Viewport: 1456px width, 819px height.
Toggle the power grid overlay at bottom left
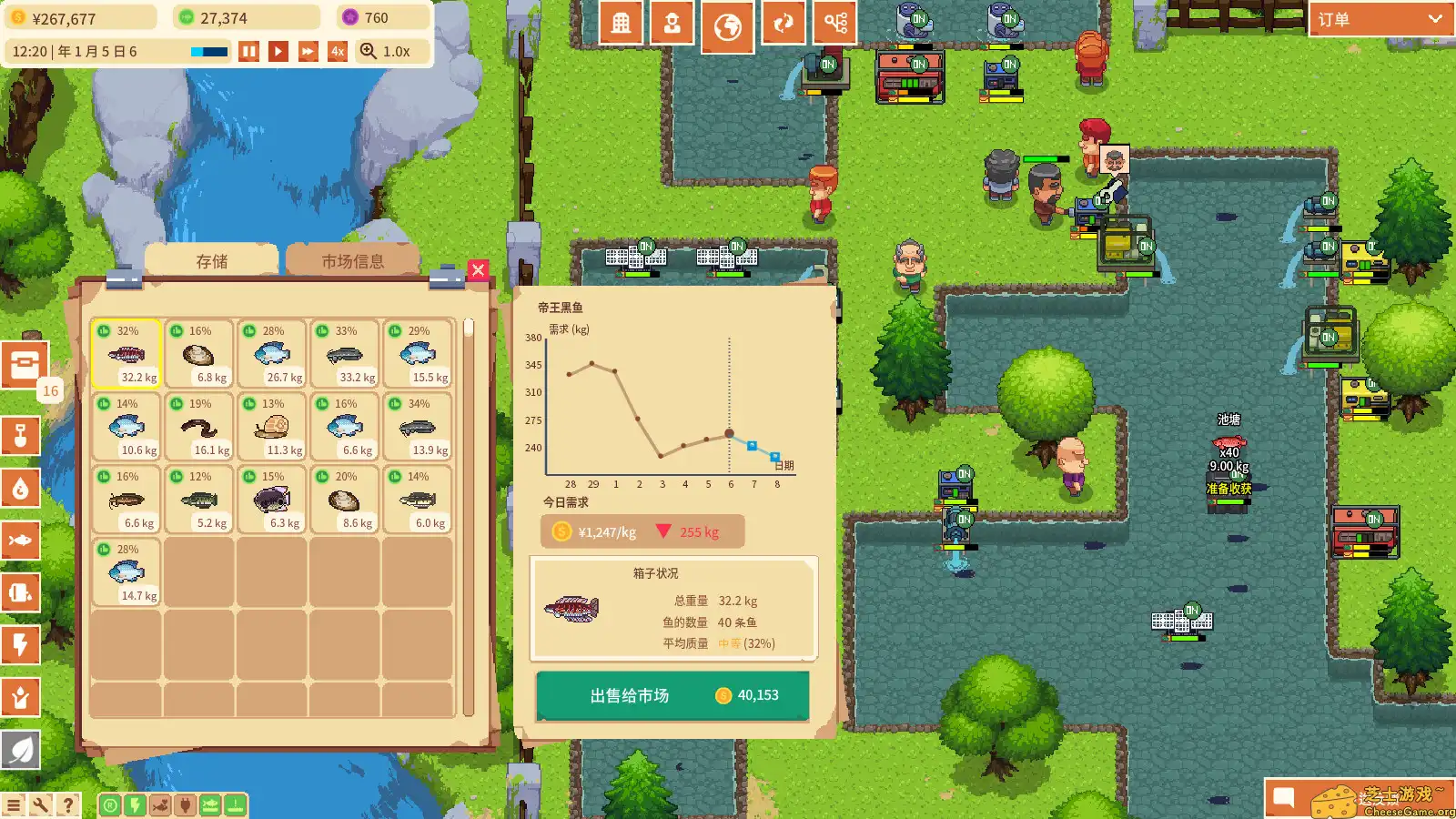[135, 804]
